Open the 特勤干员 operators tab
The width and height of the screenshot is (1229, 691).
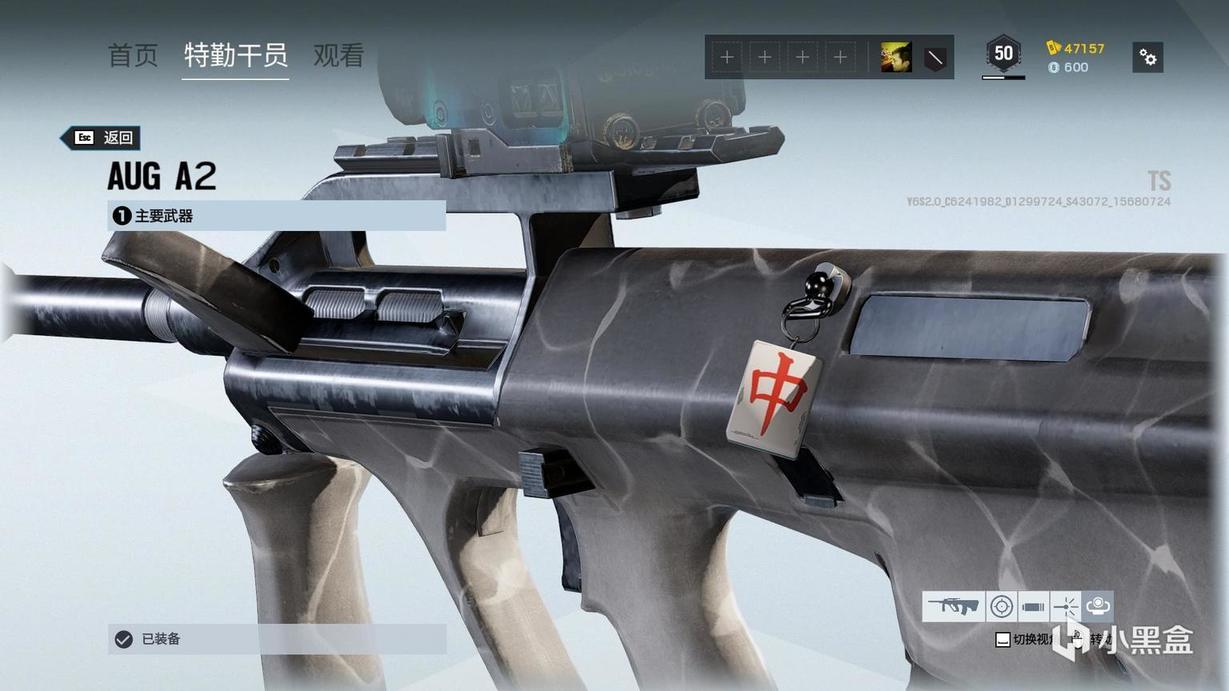point(236,56)
